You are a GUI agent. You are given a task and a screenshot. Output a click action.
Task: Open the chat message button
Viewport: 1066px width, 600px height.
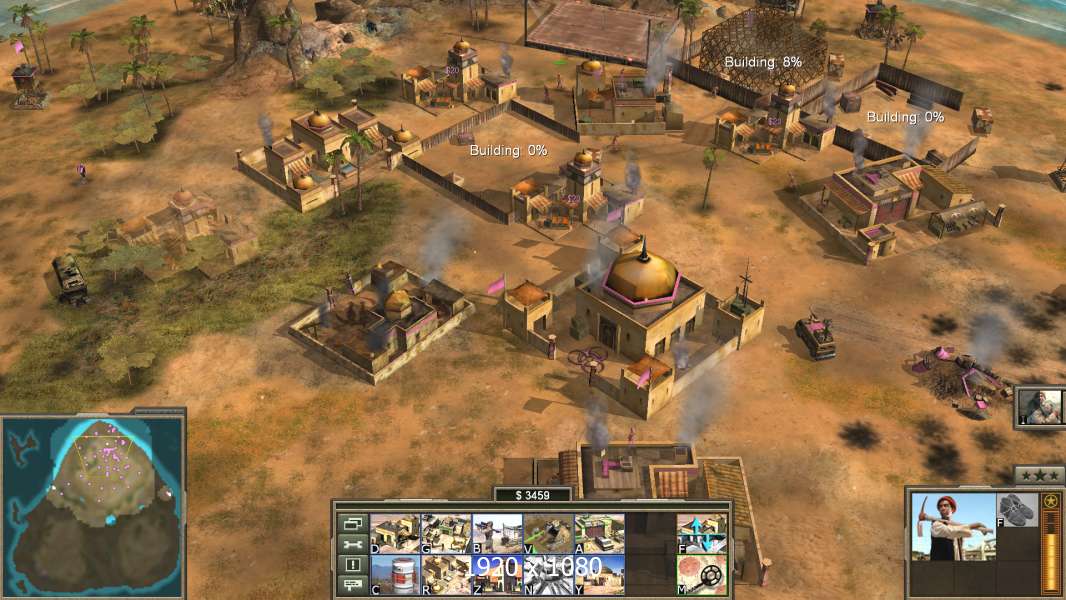[x=352, y=585]
